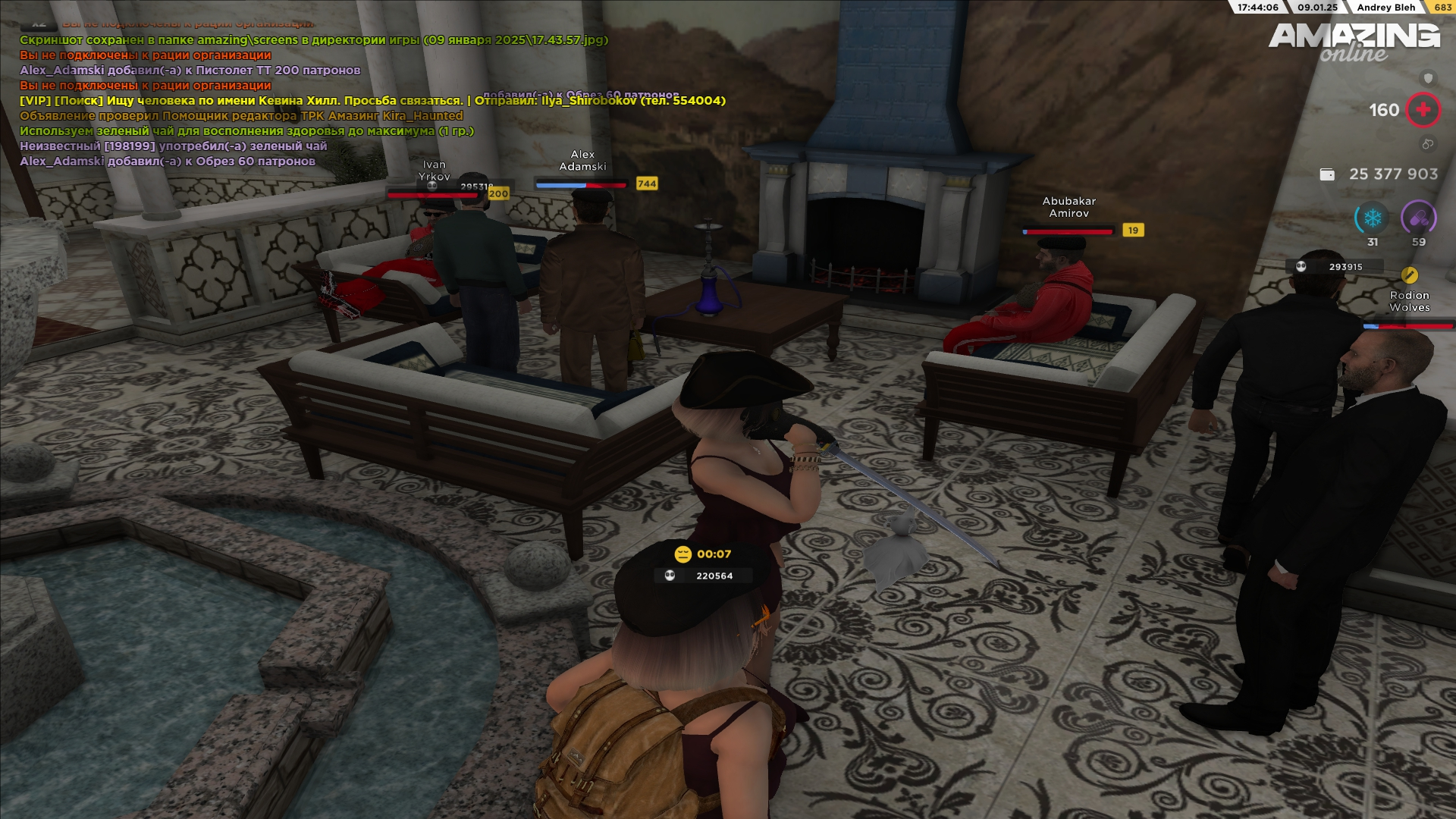Click the VIP search message in chat
Viewport: 1456px width, 819px height.
372,101
